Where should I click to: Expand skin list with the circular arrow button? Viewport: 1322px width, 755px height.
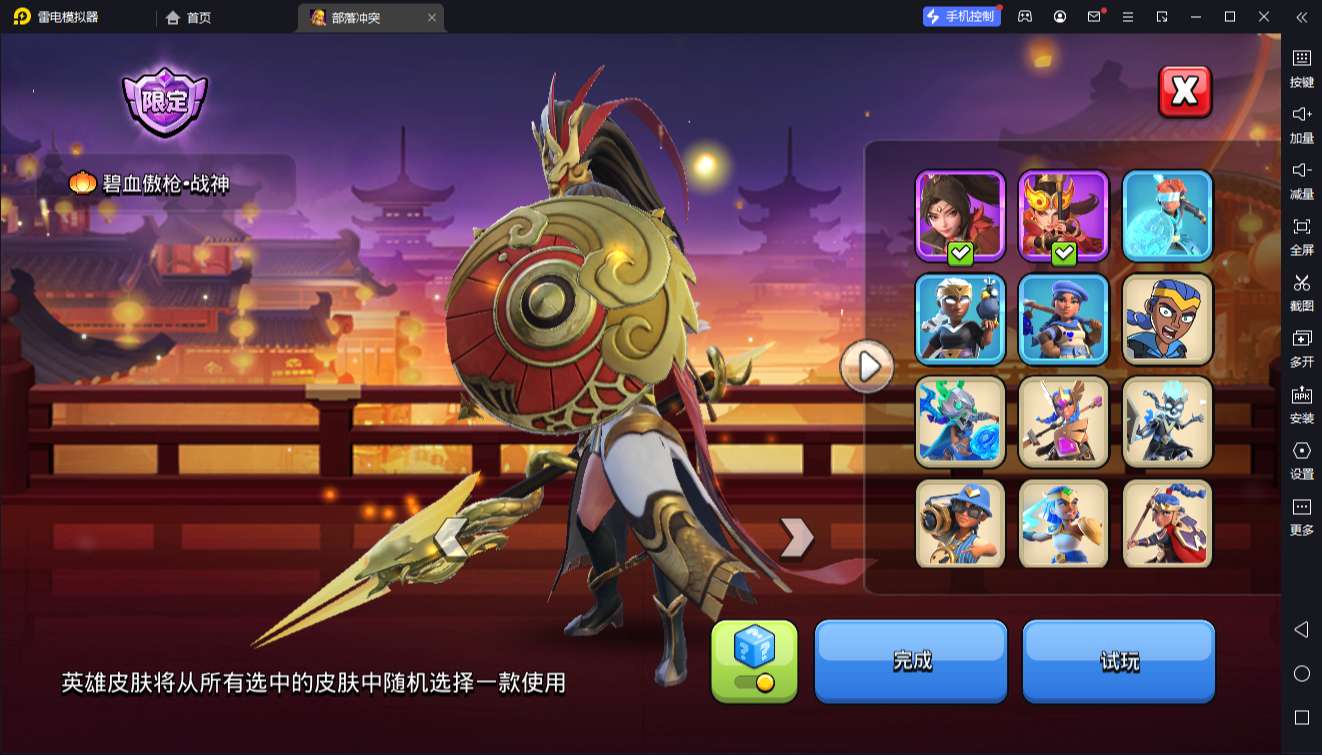click(868, 367)
